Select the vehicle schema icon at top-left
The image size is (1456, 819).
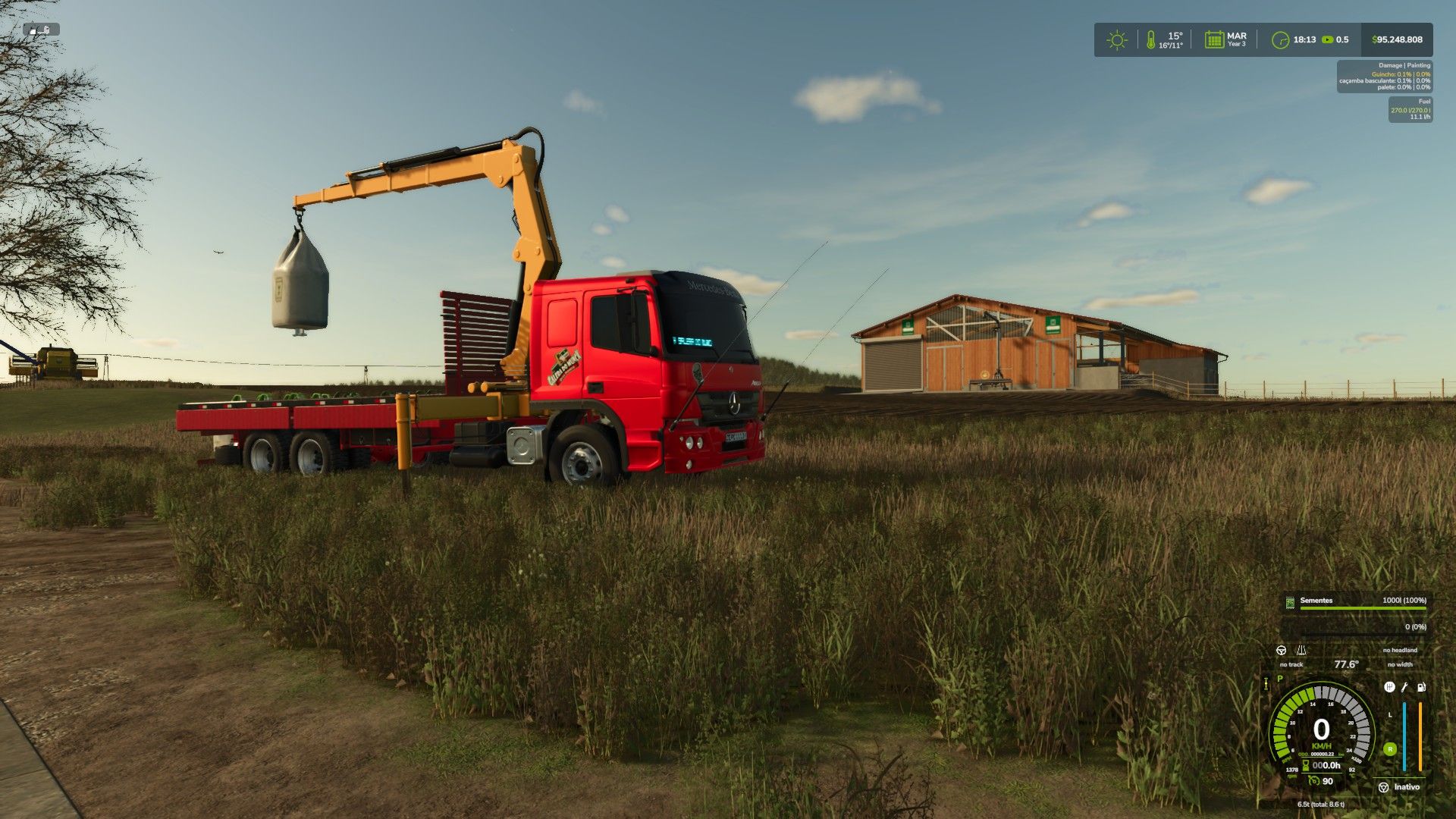(x=41, y=30)
